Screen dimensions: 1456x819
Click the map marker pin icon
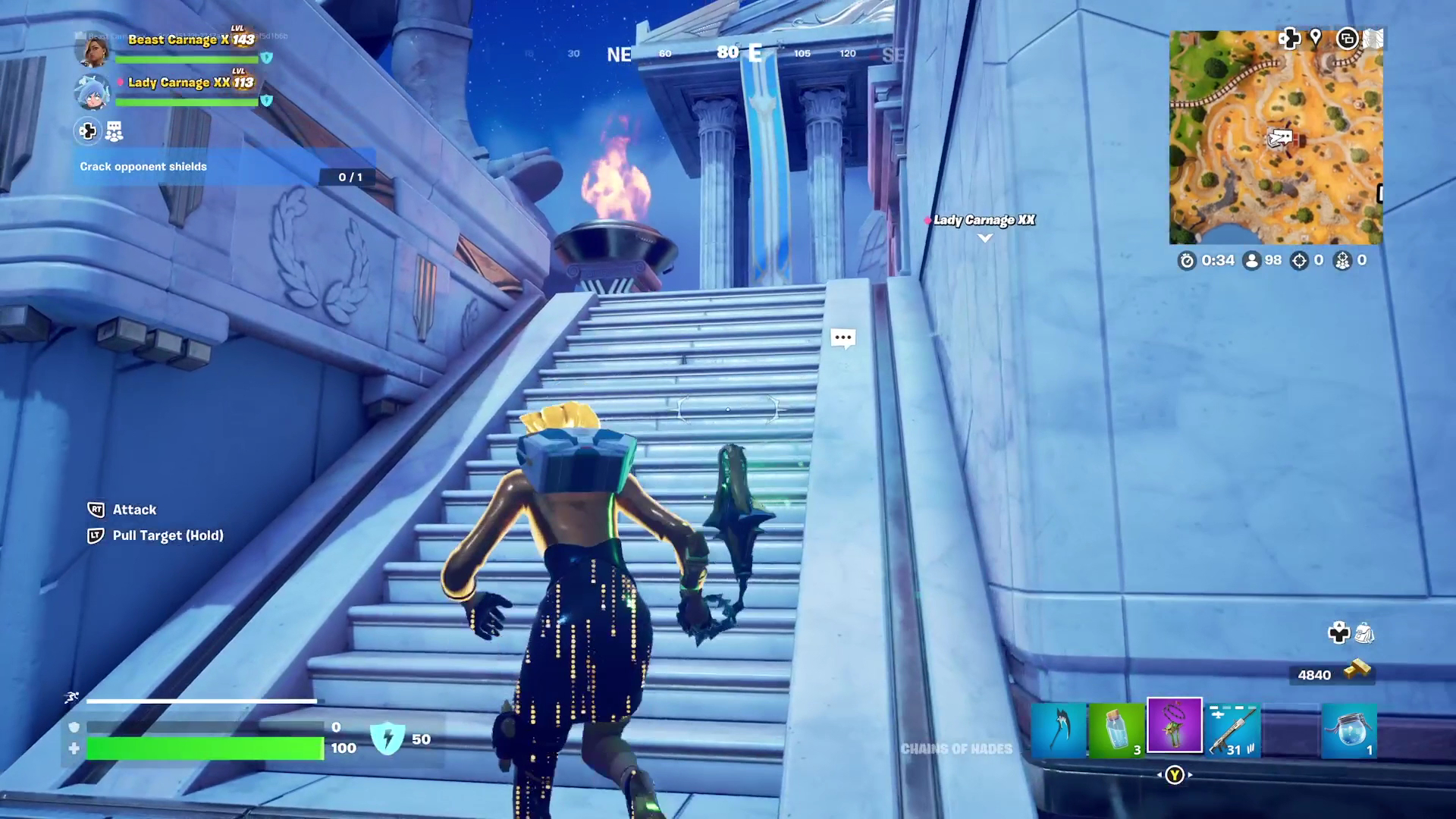[1316, 37]
